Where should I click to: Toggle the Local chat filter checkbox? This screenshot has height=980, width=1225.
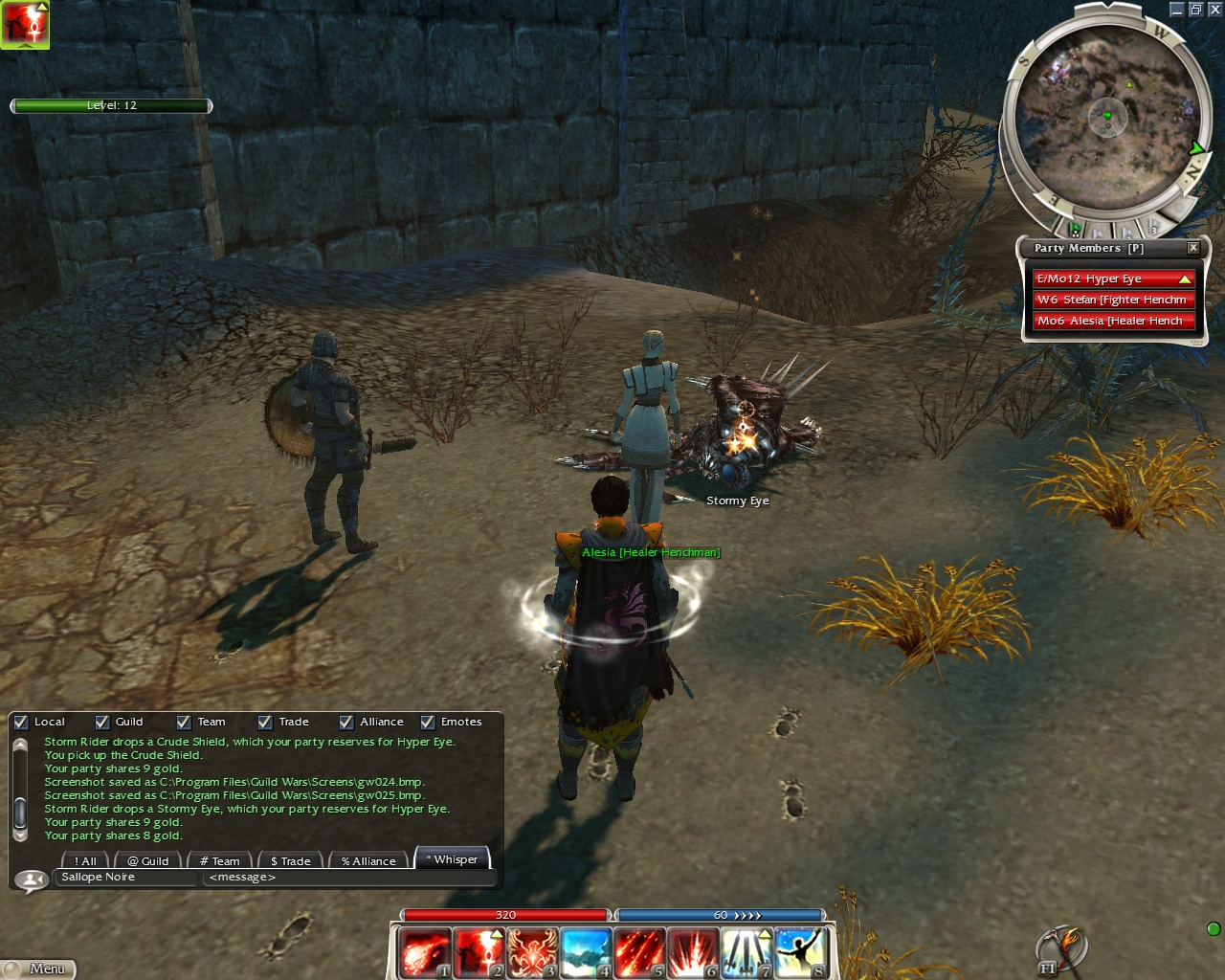(x=21, y=723)
